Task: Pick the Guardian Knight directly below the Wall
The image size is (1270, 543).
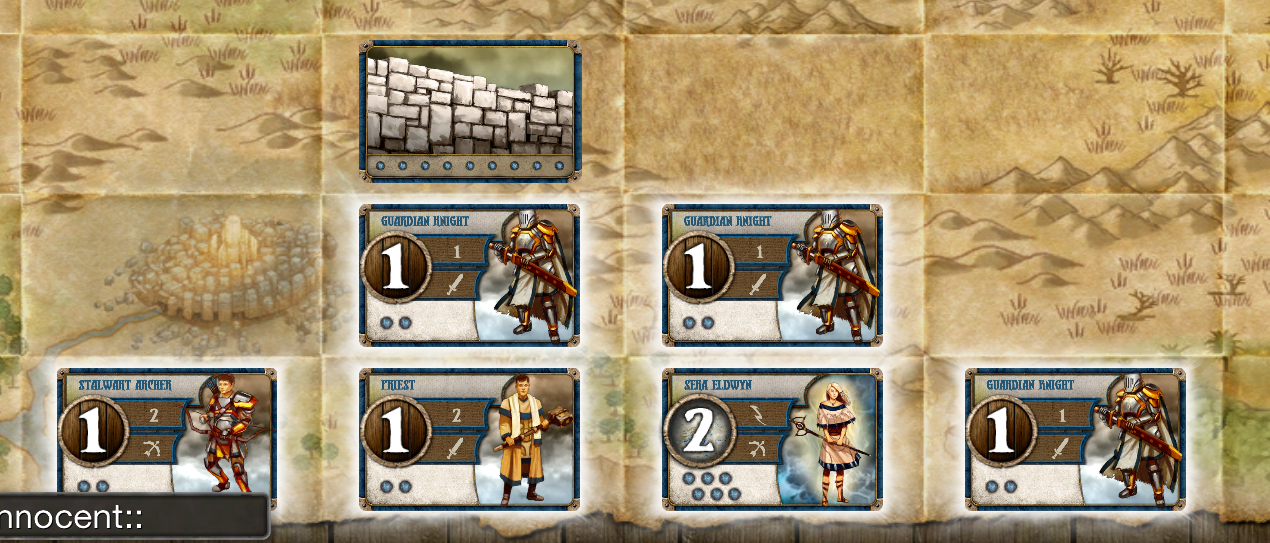Action: tap(469, 275)
